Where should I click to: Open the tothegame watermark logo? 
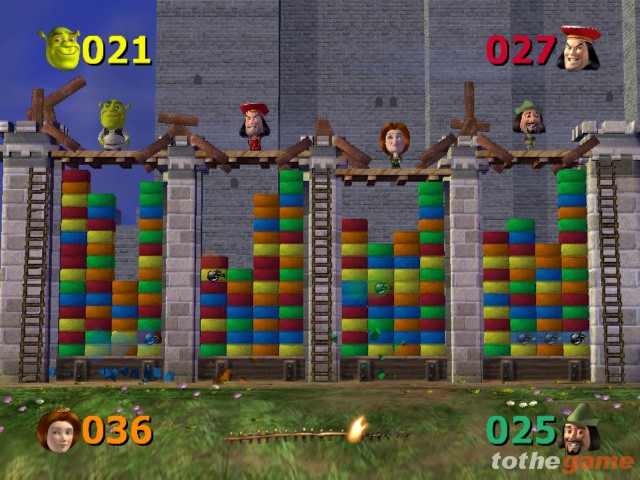point(562,461)
